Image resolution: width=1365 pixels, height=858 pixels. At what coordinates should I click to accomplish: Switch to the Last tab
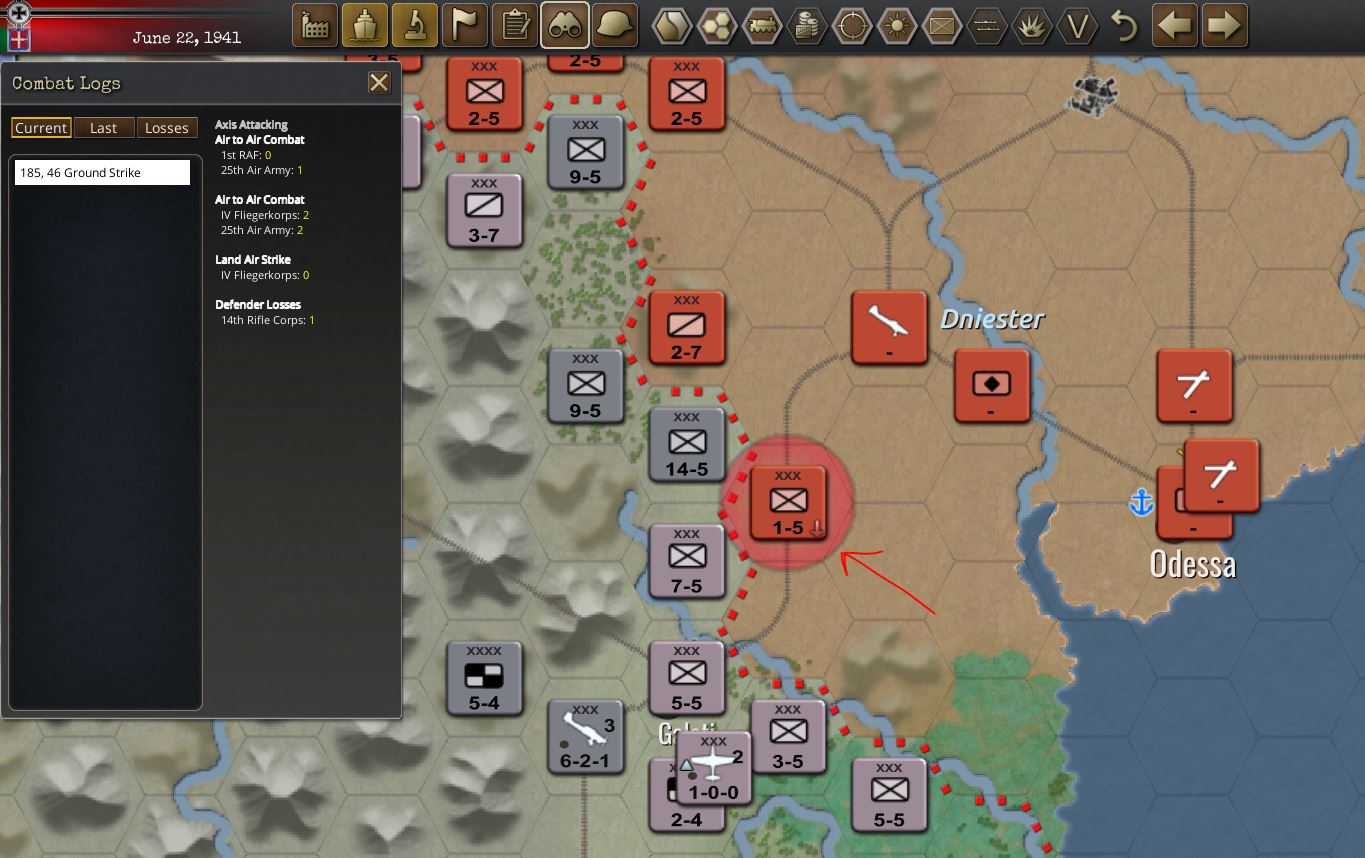[x=104, y=127]
